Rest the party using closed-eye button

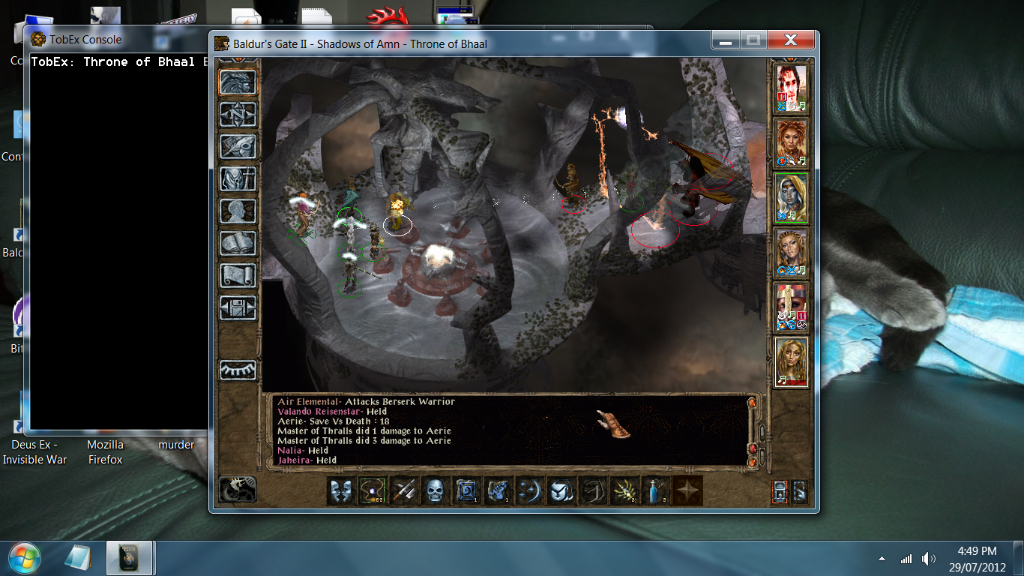[x=237, y=369]
